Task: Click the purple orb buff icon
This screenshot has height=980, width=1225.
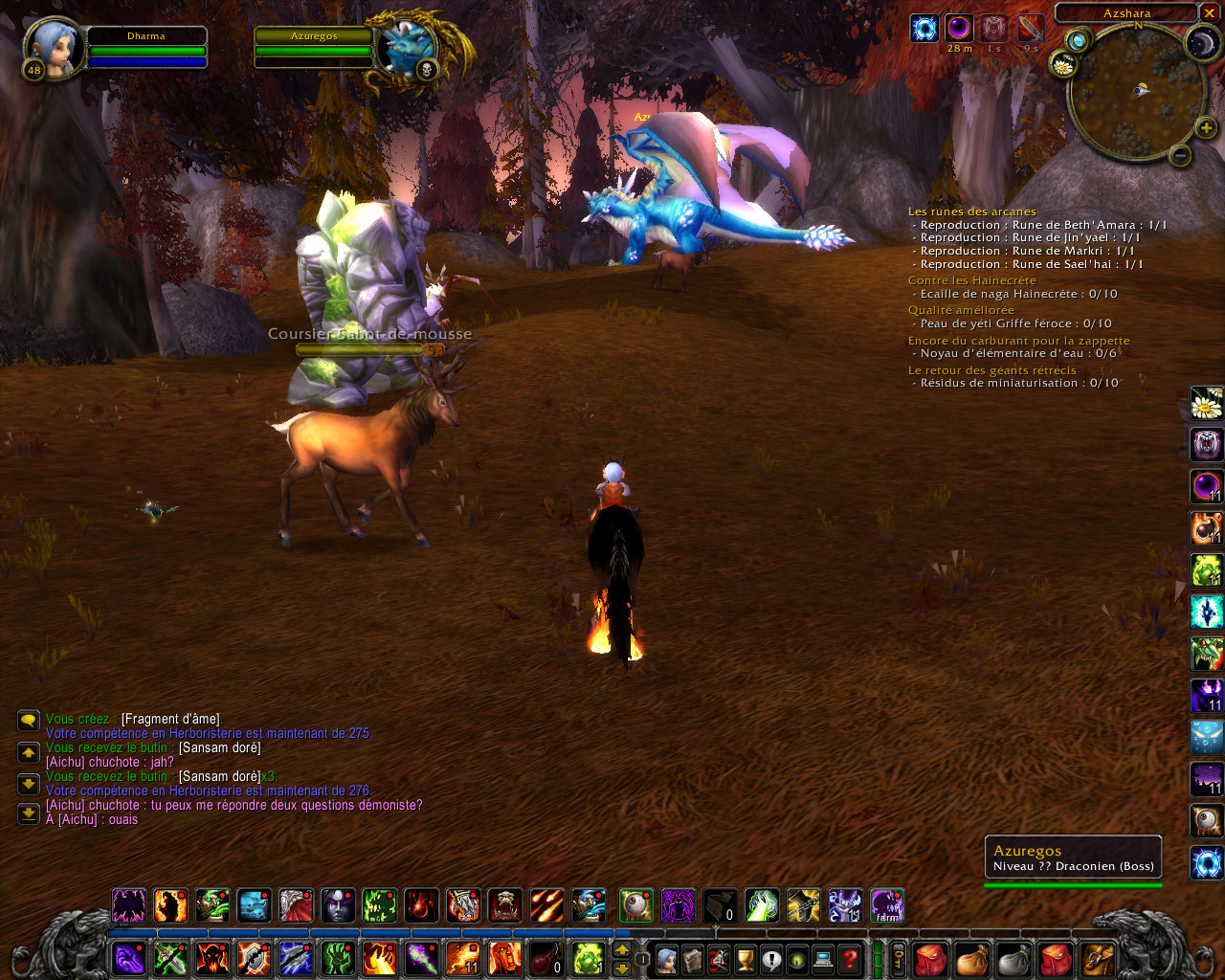Action: coord(959,29)
